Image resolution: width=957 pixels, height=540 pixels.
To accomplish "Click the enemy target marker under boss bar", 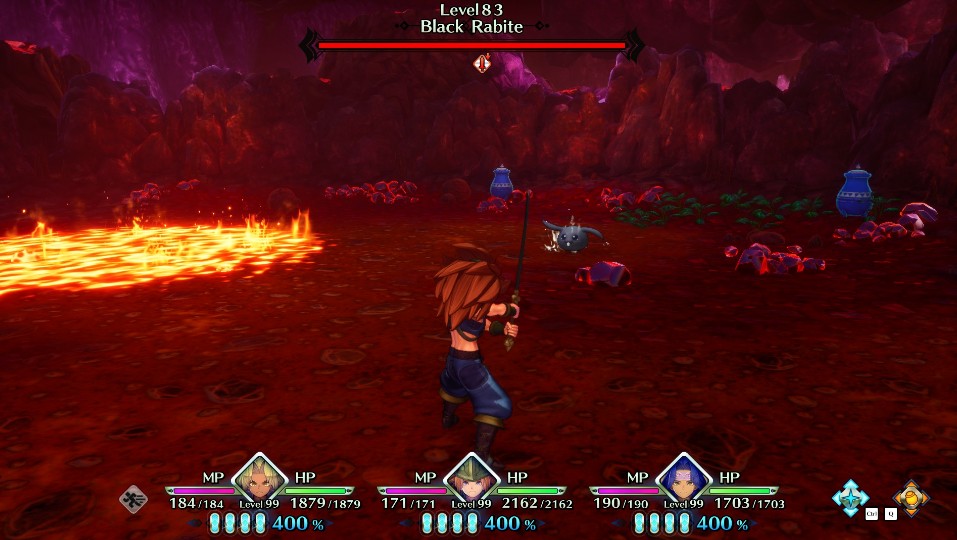I will click(480, 64).
